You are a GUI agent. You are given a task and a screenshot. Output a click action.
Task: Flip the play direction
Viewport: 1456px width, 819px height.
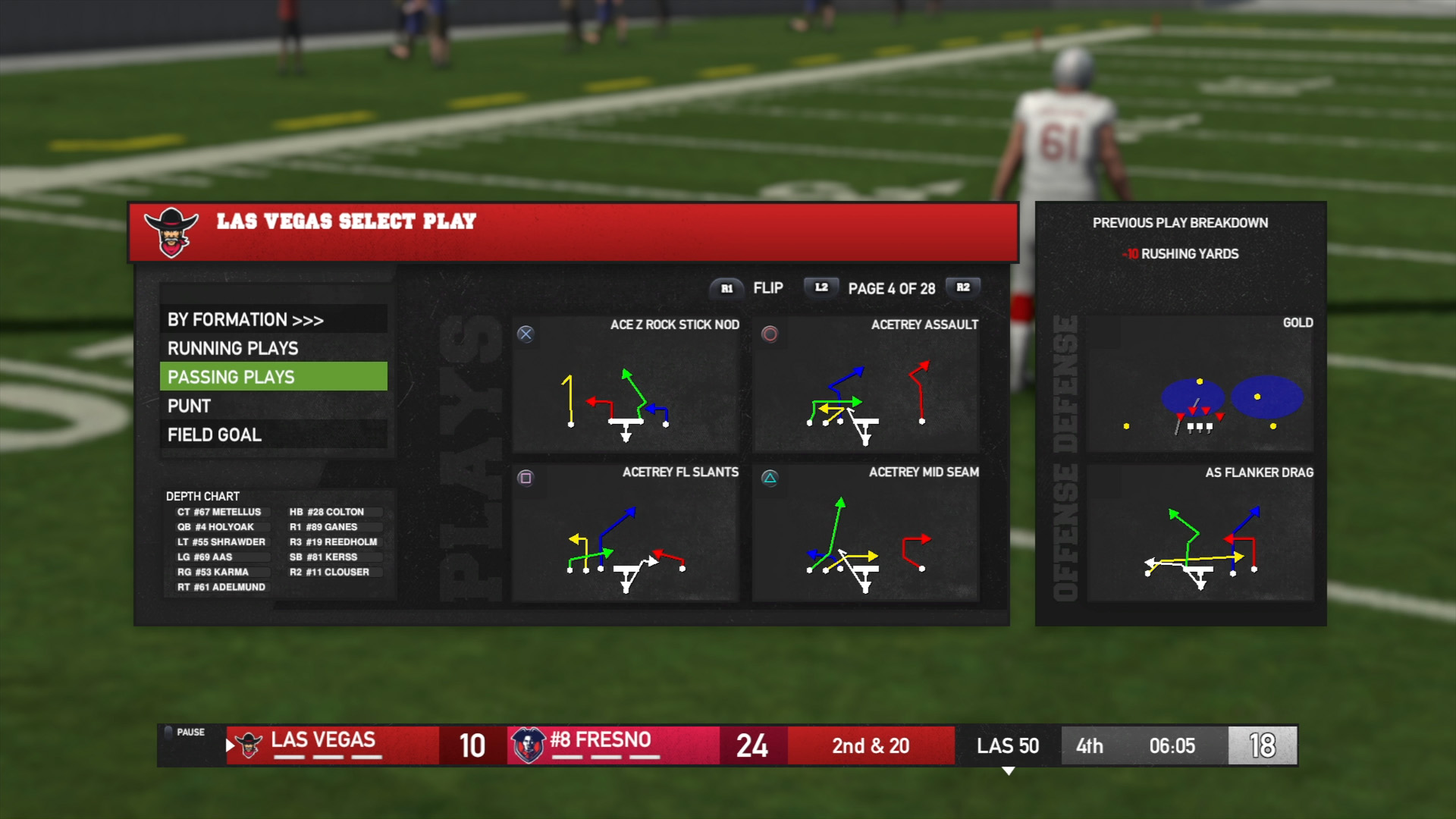coord(767,288)
